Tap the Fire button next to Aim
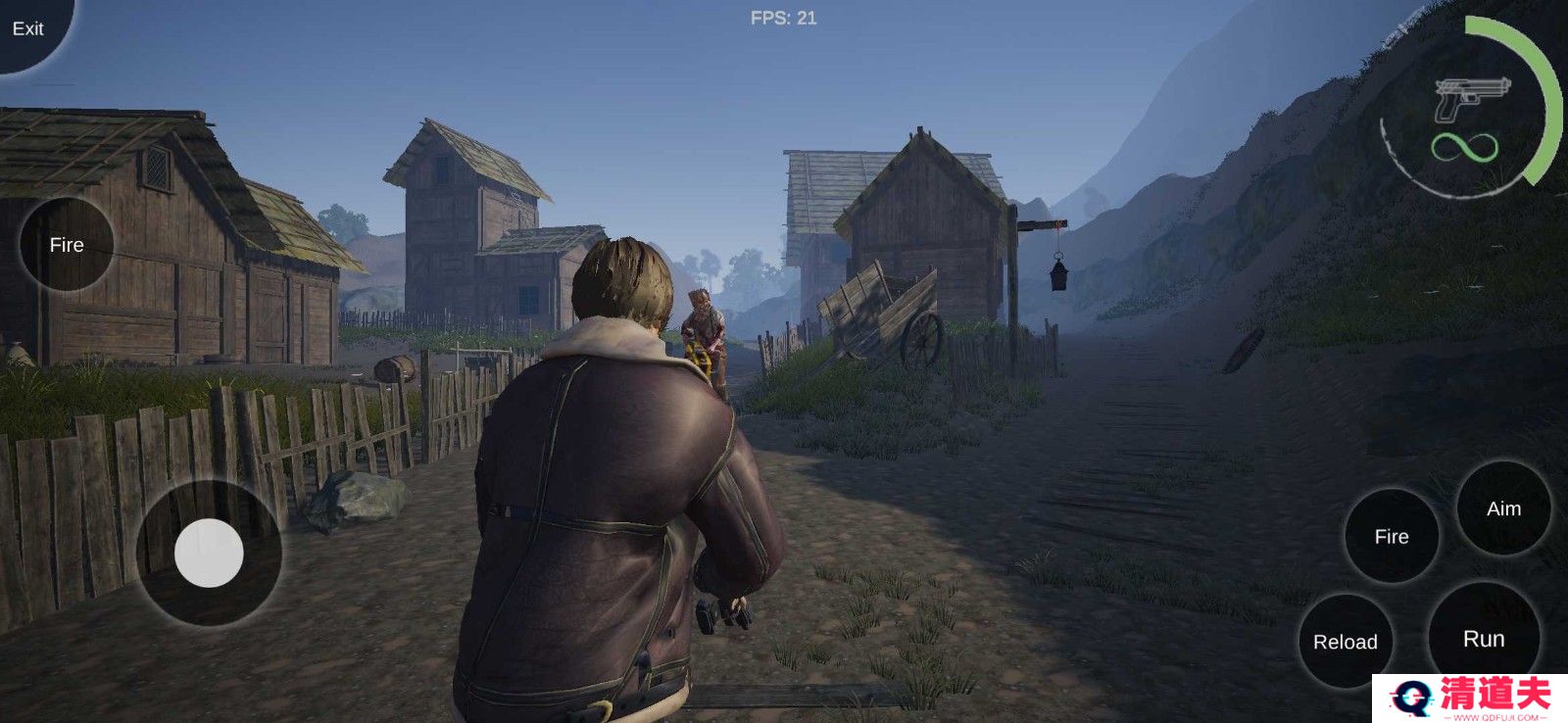This screenshot has height=723, width=1568. click(1391, 536)
